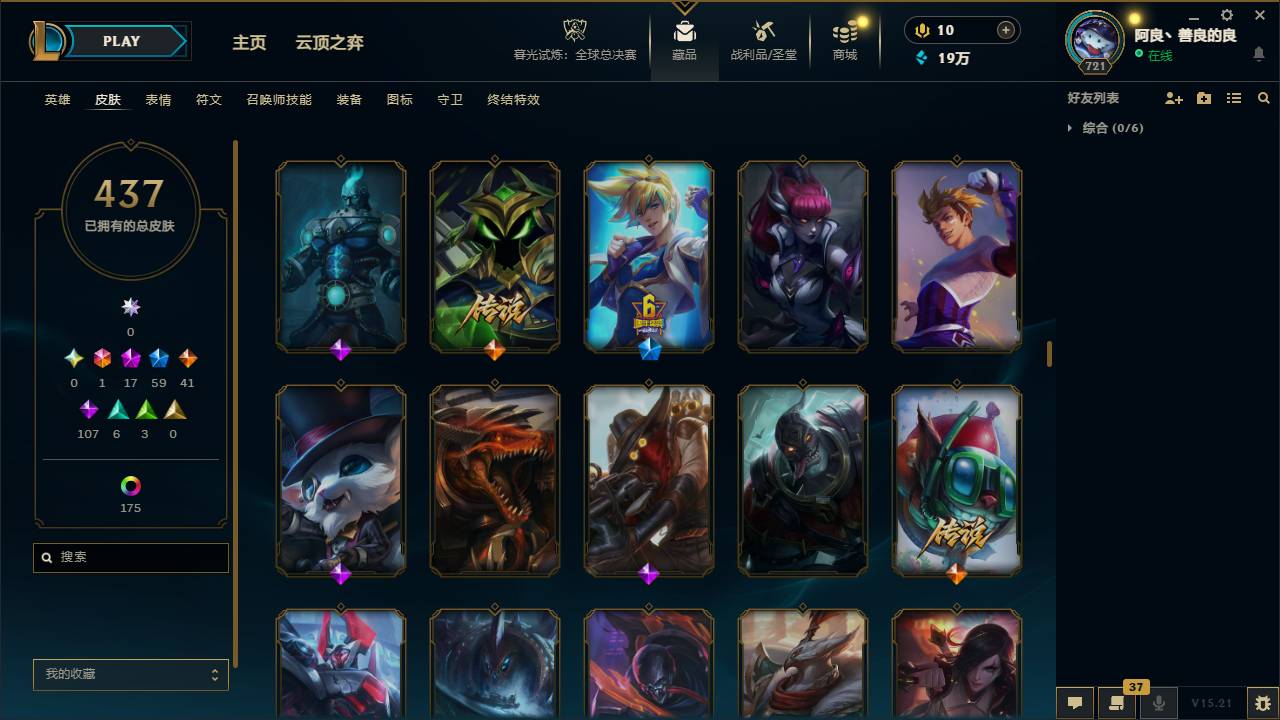
Task: Open the missions icon showing 37
Action: point(1117,703)
